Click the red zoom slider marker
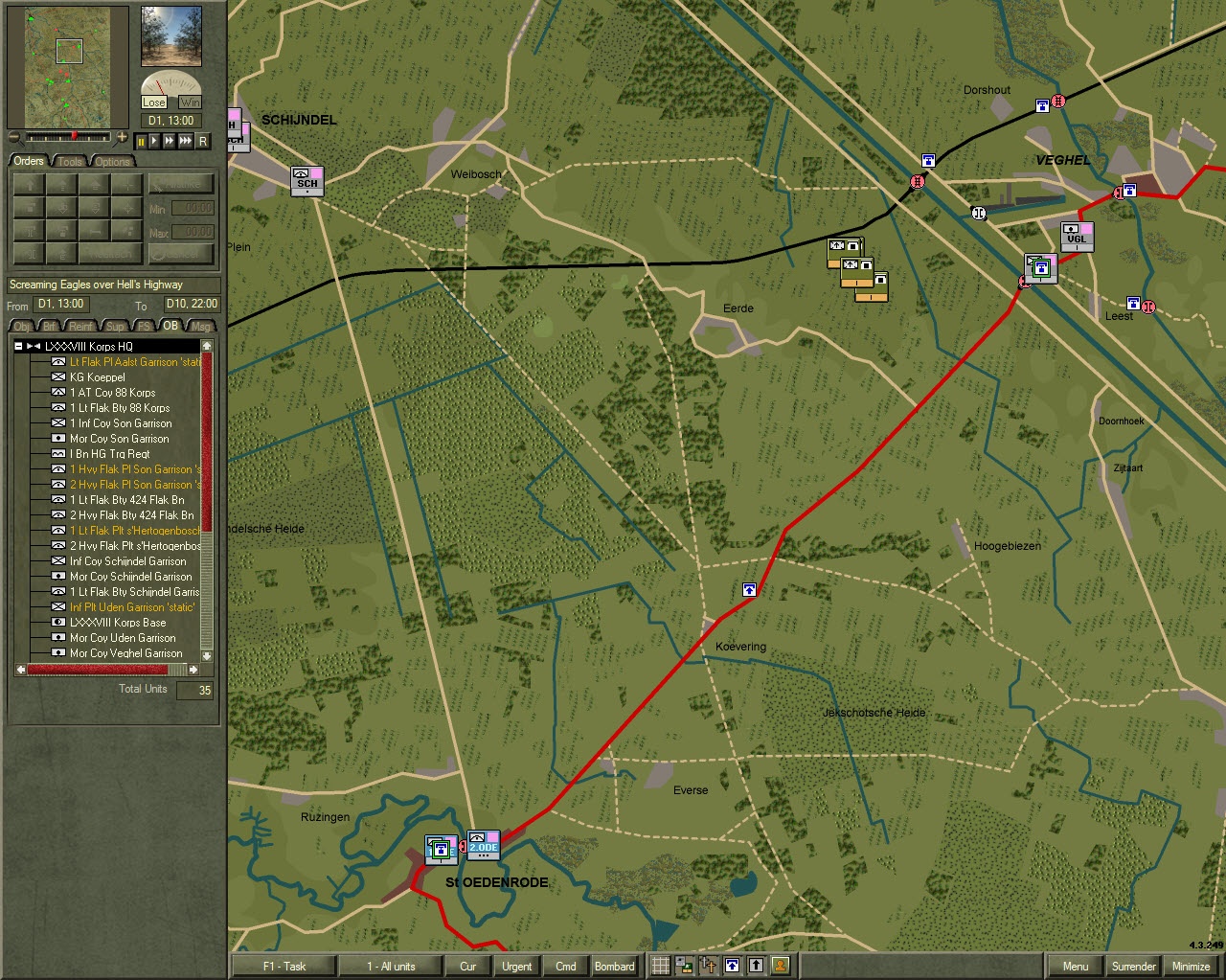The image size is (1226, 980). [75, 135]
